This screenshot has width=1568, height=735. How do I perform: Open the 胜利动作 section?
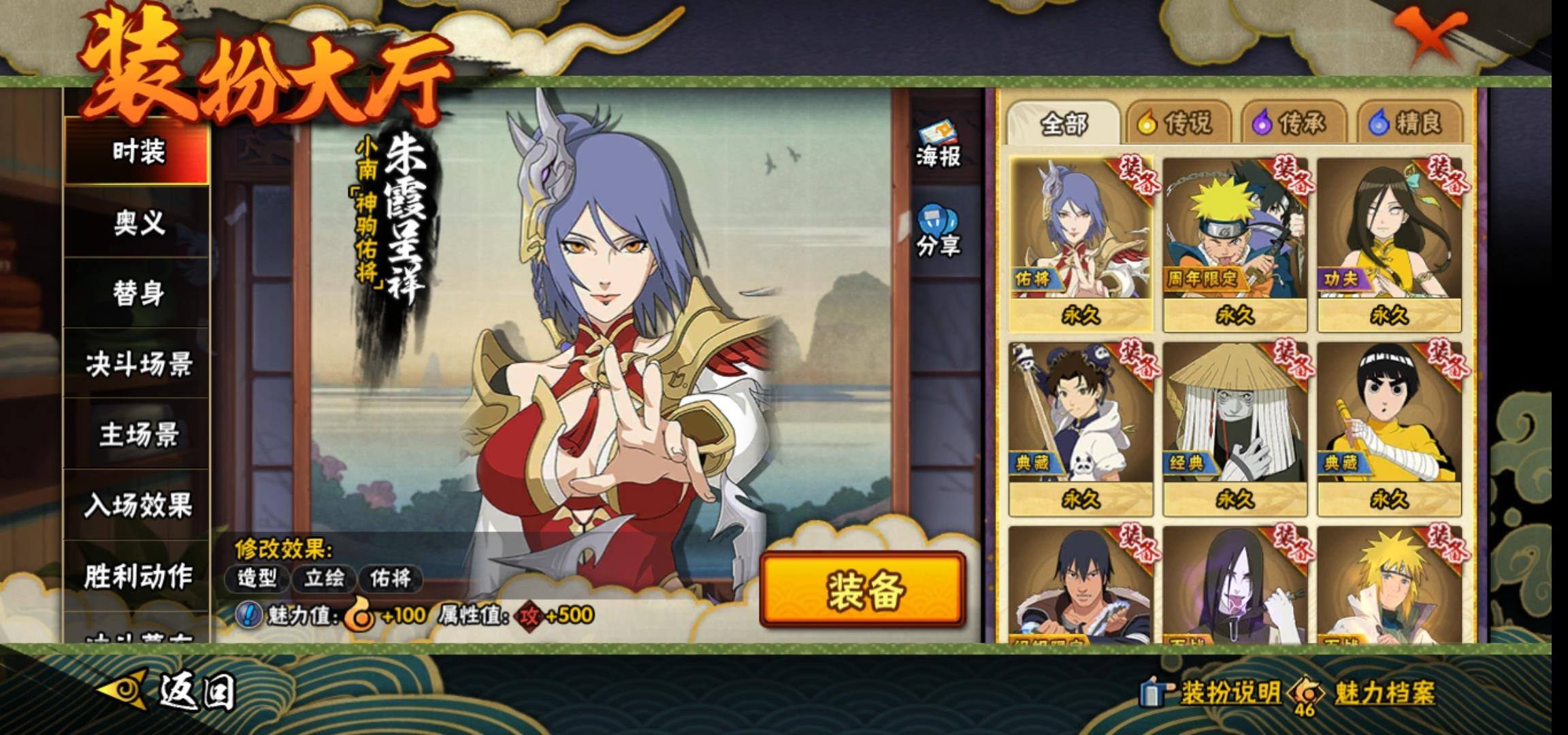(x=137, y=576)
